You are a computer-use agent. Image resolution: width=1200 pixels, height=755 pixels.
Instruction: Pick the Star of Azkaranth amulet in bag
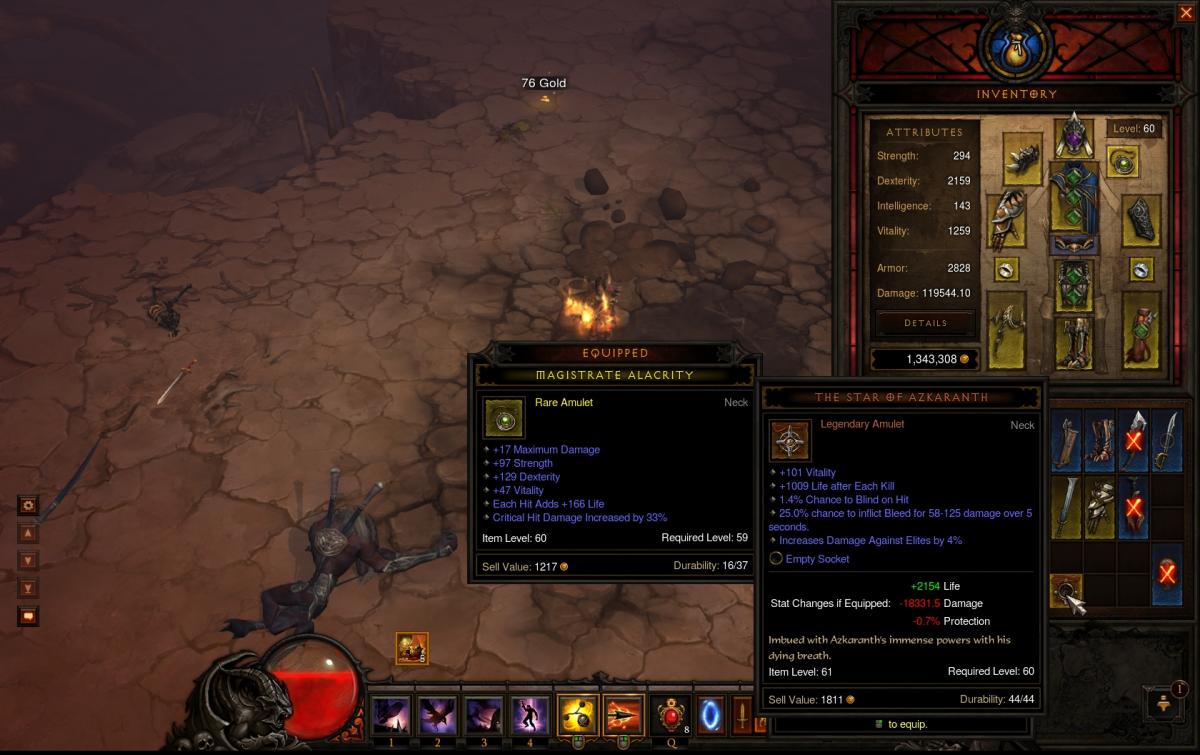pos(1066,590)
